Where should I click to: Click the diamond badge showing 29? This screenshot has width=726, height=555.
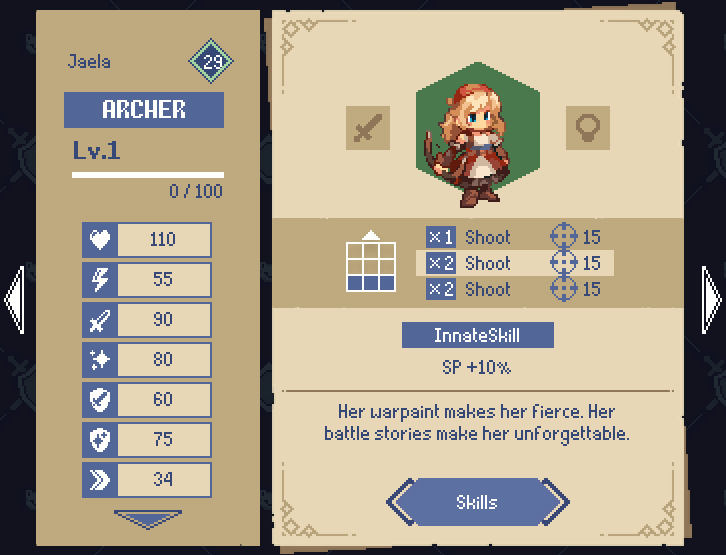pos(212,62)
